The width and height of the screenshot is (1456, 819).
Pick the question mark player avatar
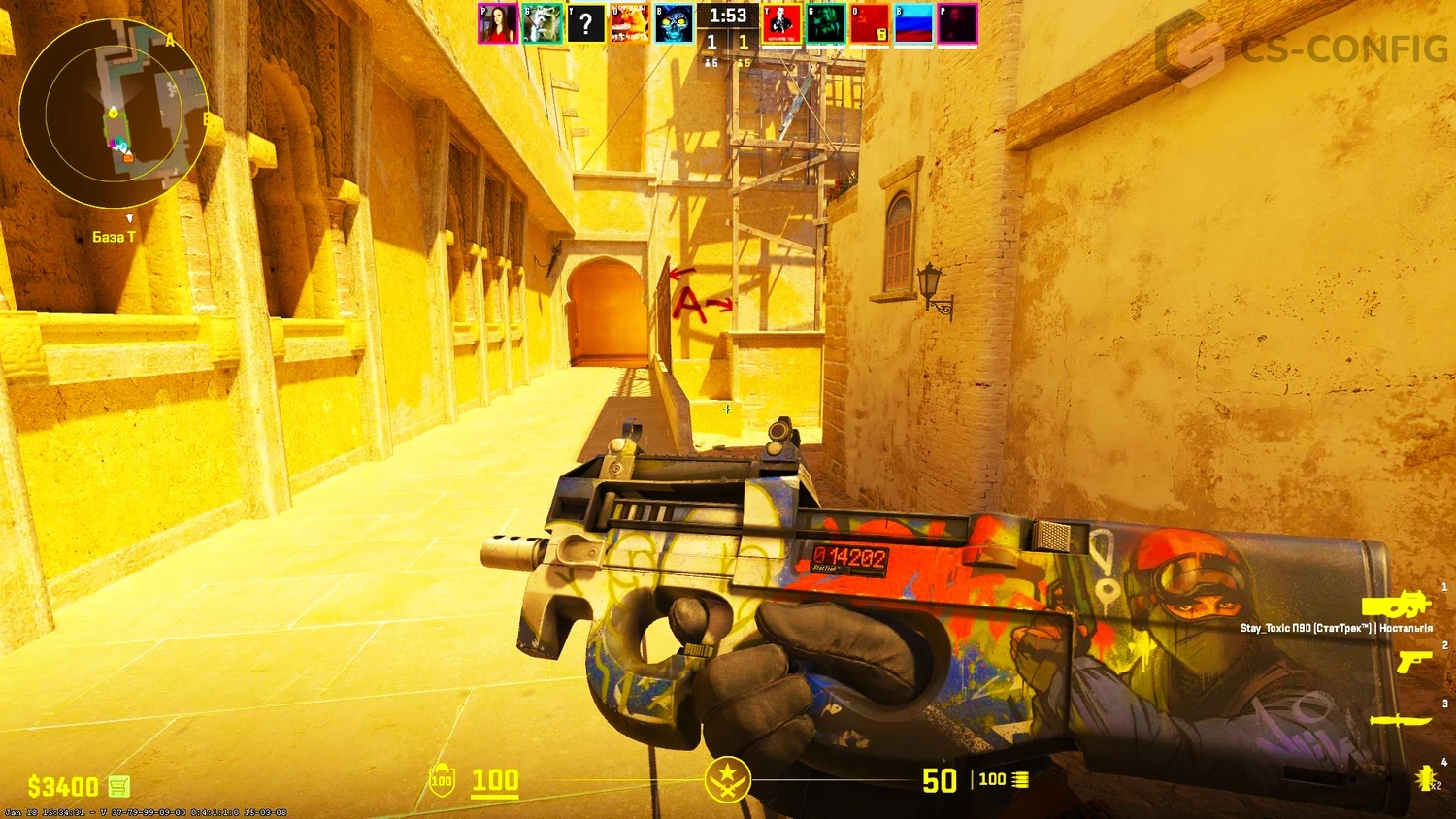pos(586,23)
